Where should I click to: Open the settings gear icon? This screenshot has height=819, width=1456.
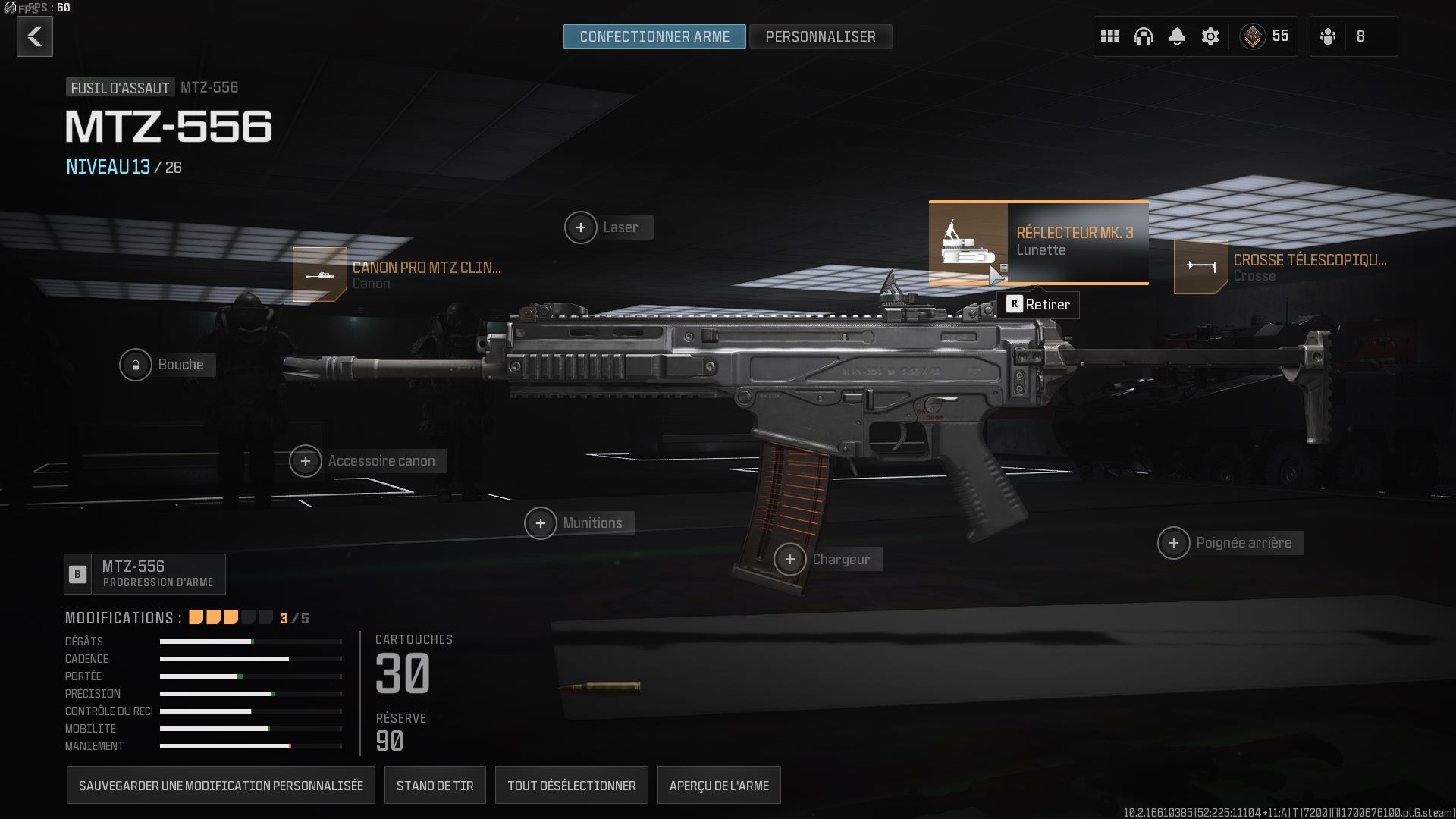click(1210, 36)
